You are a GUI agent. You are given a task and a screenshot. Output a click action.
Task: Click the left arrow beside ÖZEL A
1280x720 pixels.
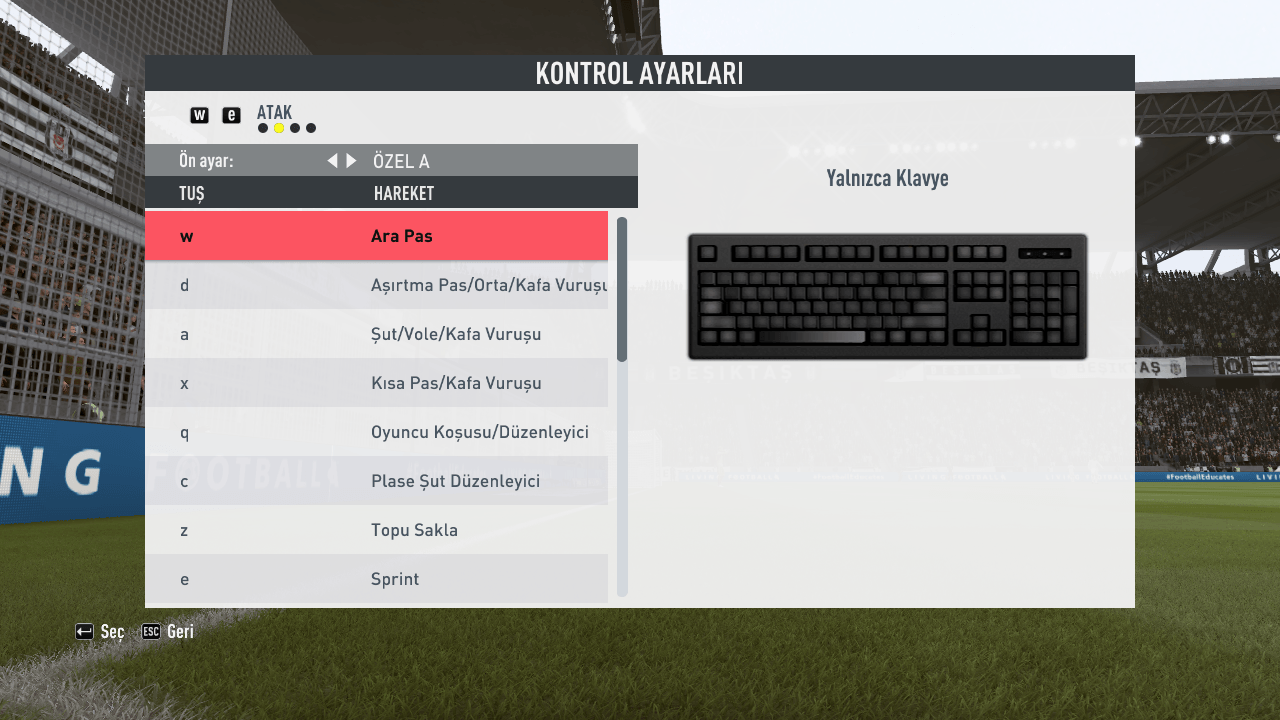332,160
